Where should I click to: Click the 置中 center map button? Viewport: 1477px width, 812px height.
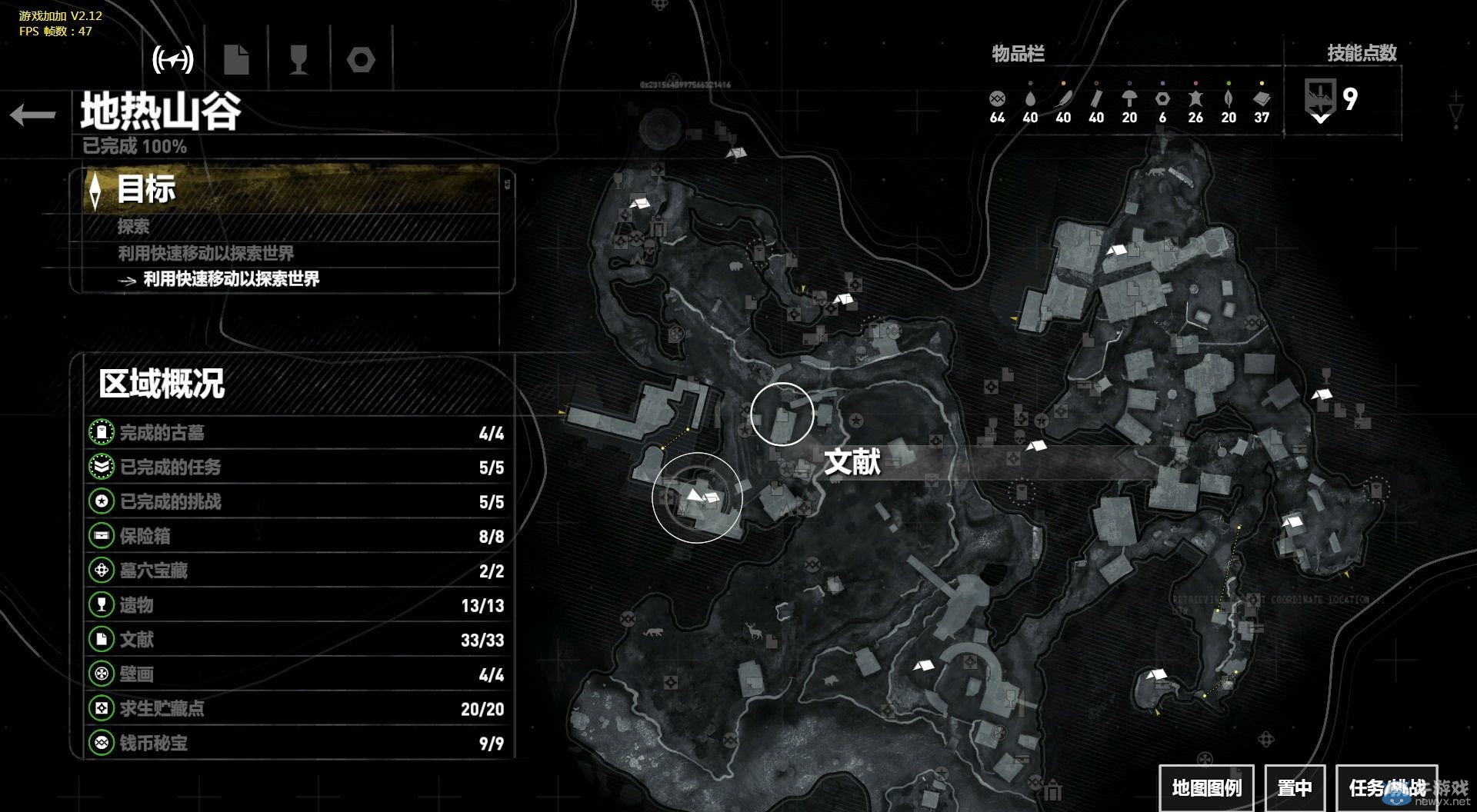tap(1295, 788)
